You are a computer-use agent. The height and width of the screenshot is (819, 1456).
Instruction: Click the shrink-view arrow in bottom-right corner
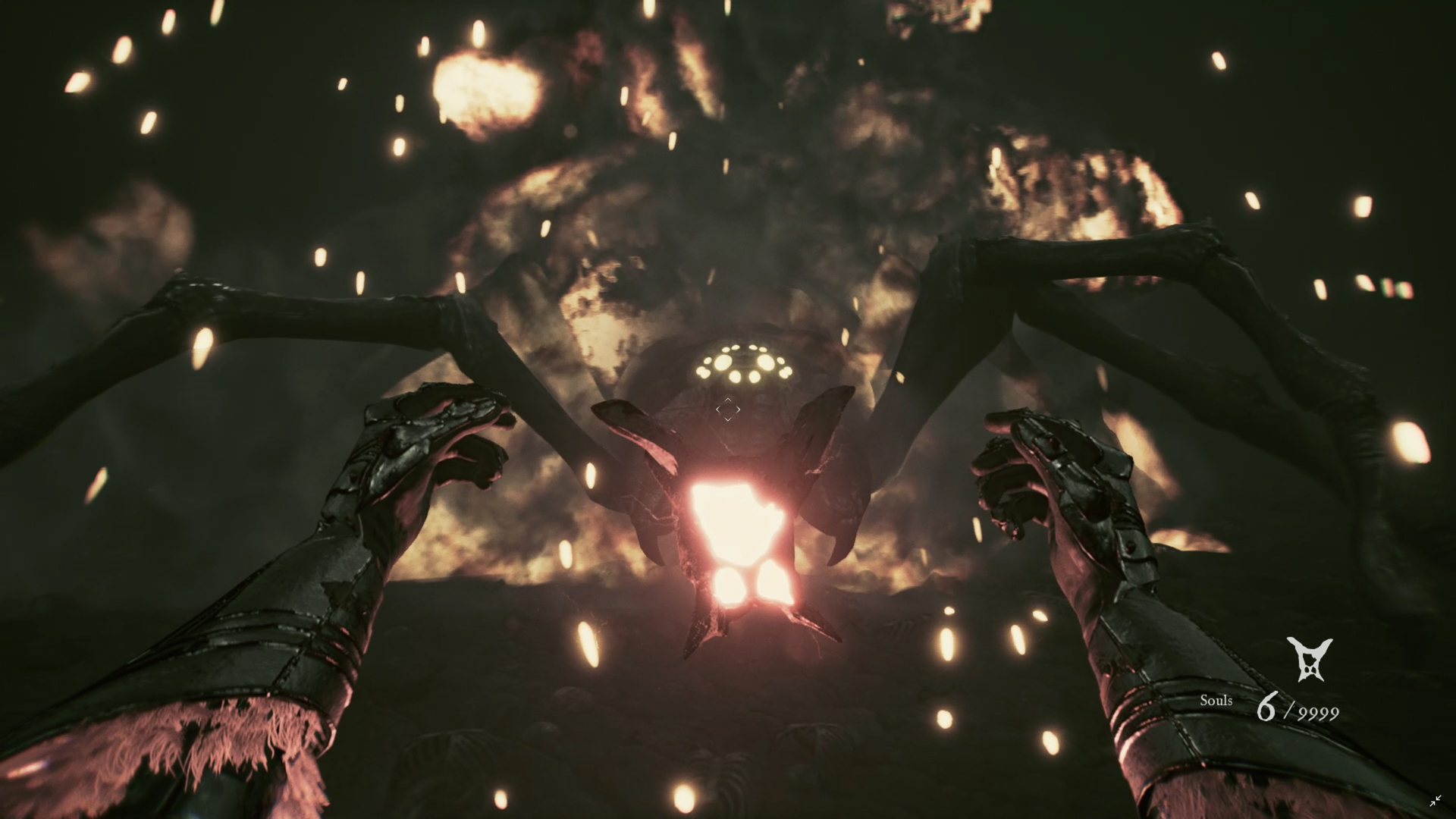pos(1436,800)
